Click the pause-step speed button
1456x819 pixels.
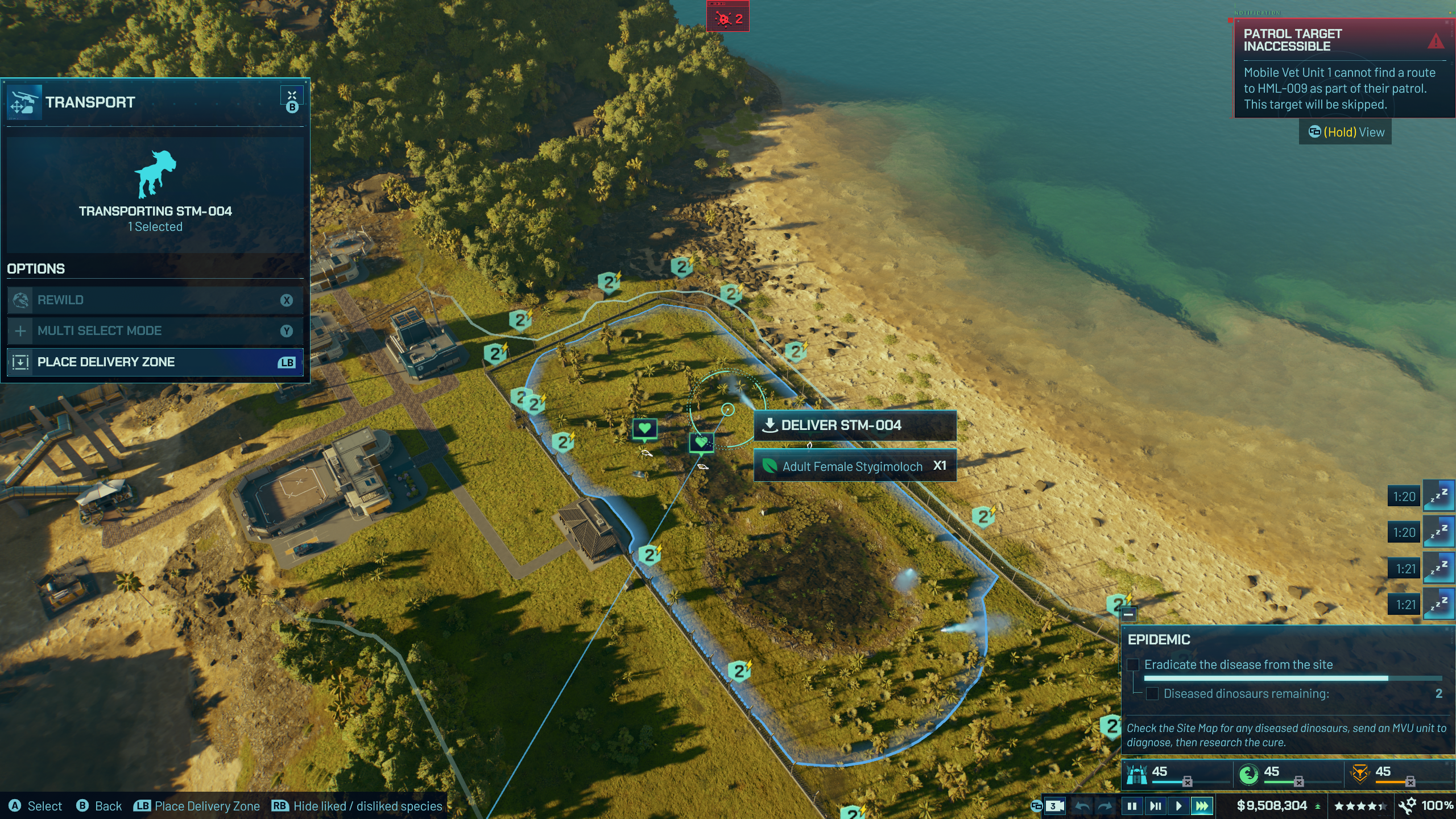point(1155,806)
